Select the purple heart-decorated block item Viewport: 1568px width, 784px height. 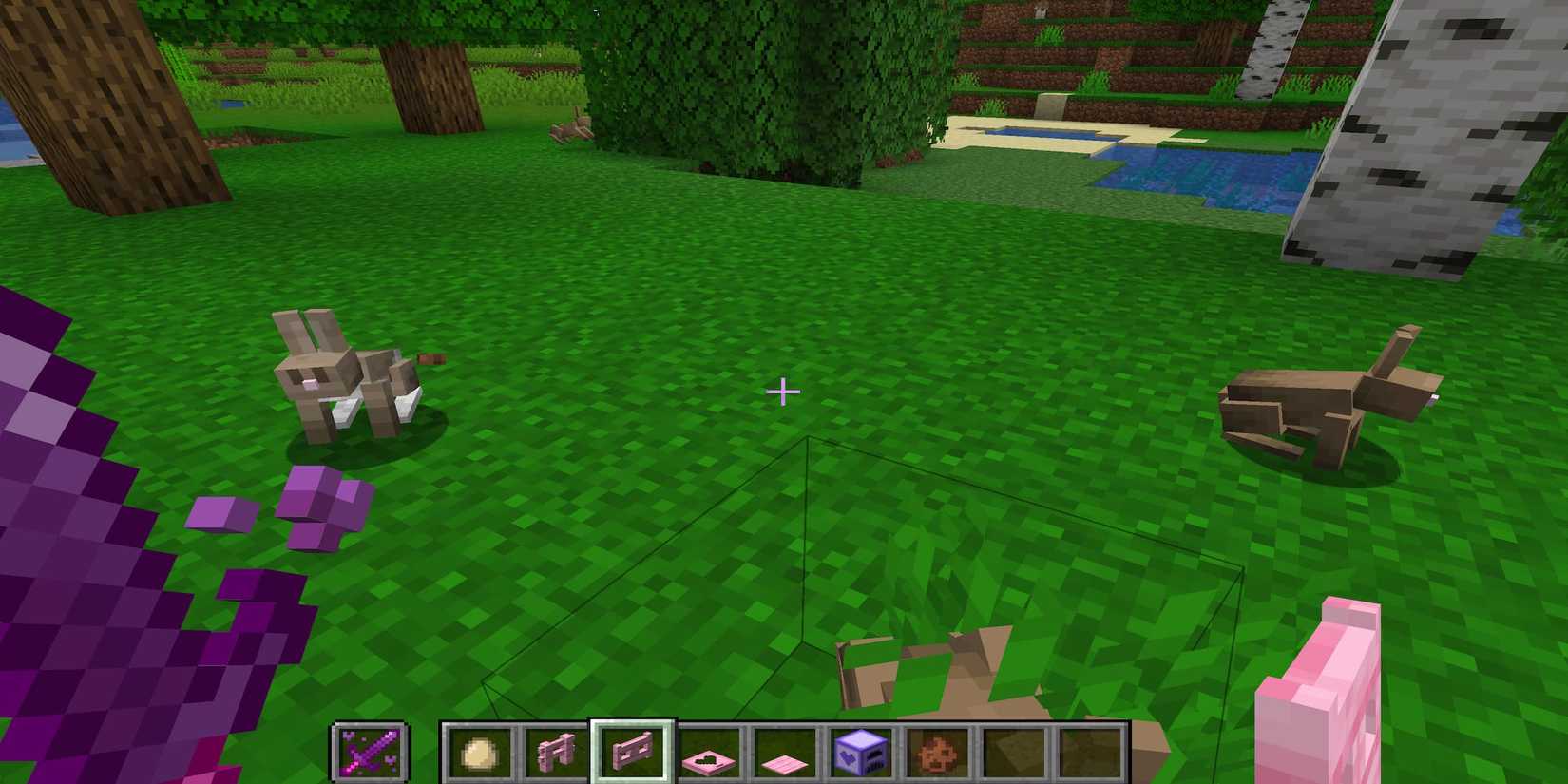860,753
